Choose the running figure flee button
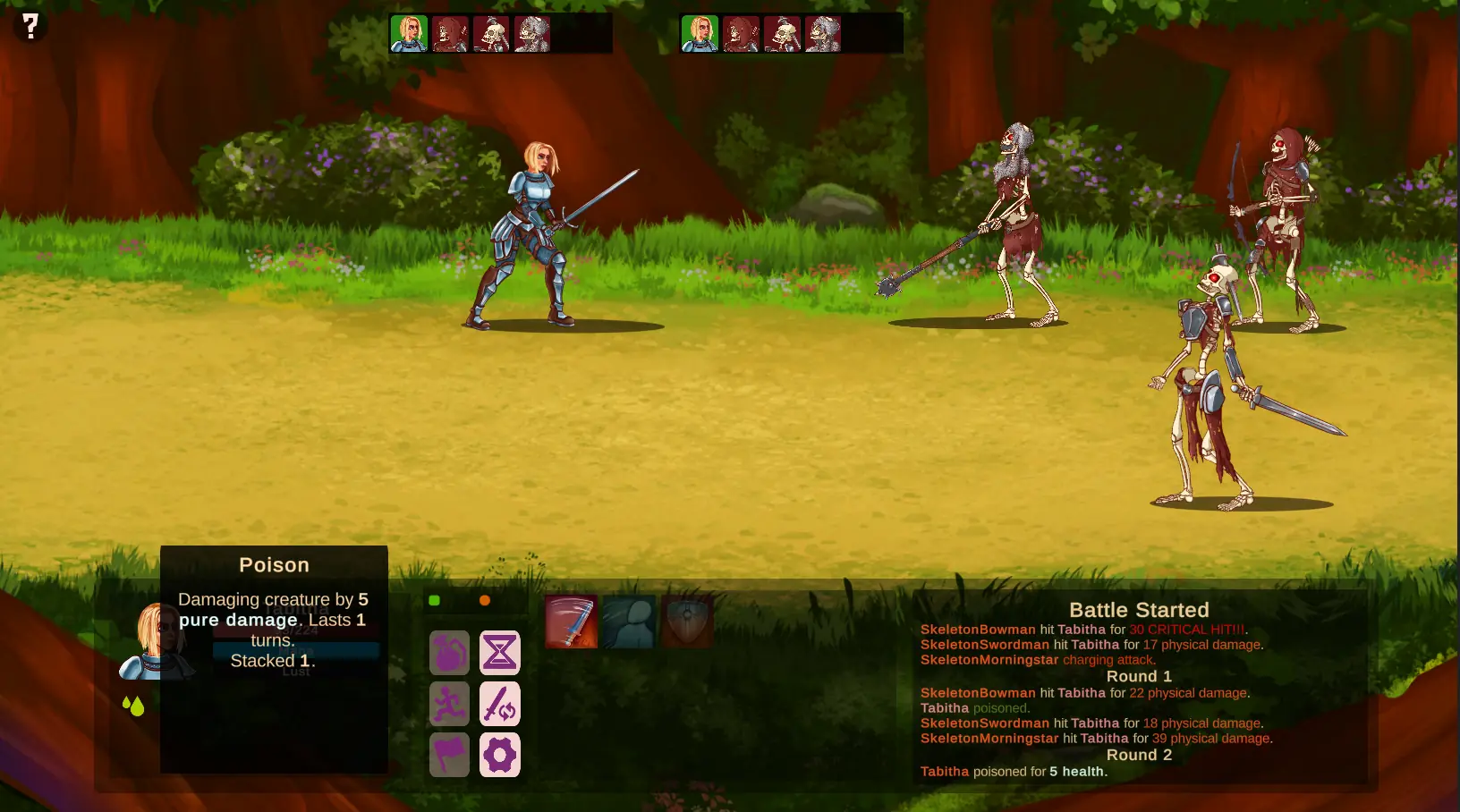1460x812 pixels. (449, 704)
